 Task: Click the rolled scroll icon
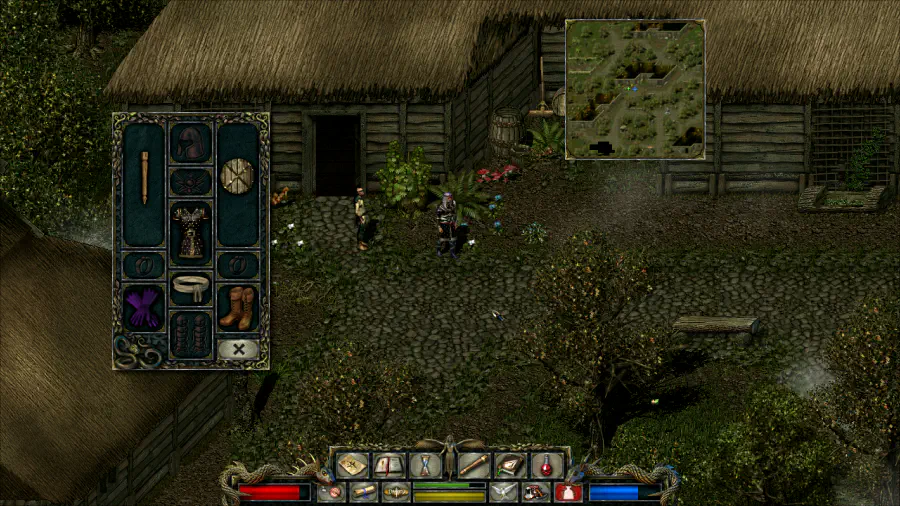[364, 492]
